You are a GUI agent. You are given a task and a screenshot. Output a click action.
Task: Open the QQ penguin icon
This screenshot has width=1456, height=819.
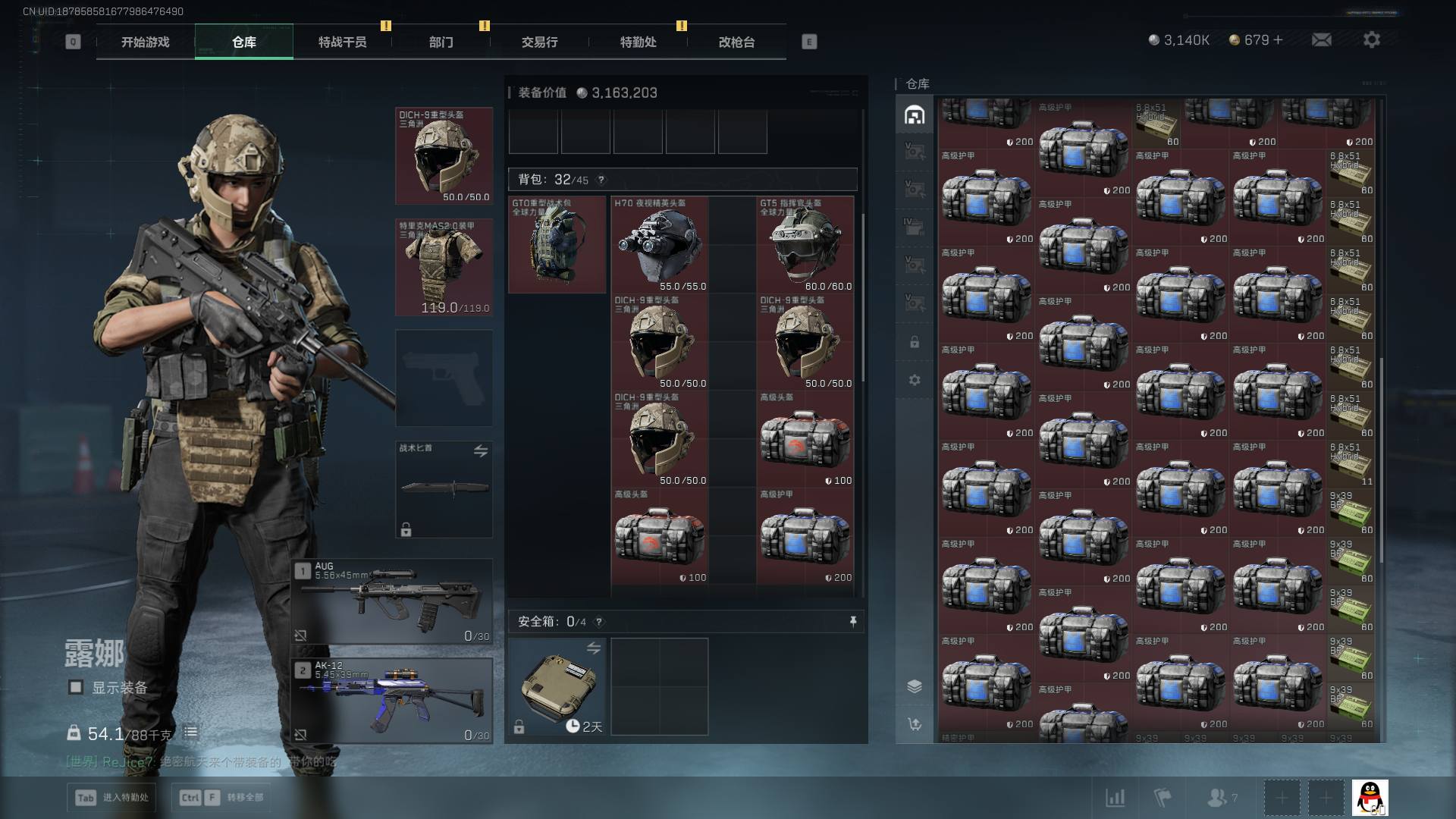(x=1370, y=798)
